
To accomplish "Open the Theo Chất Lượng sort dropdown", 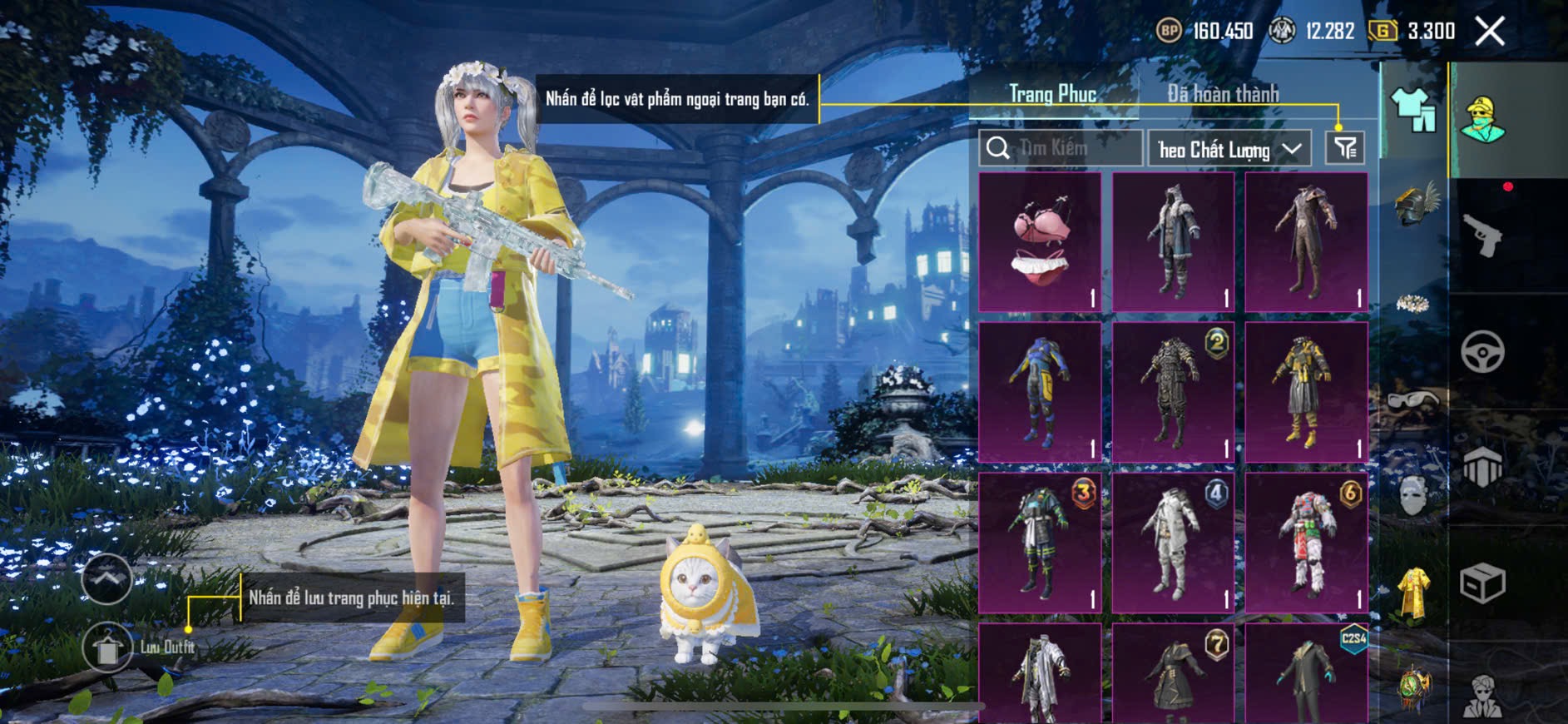I will click(1229, 149).
